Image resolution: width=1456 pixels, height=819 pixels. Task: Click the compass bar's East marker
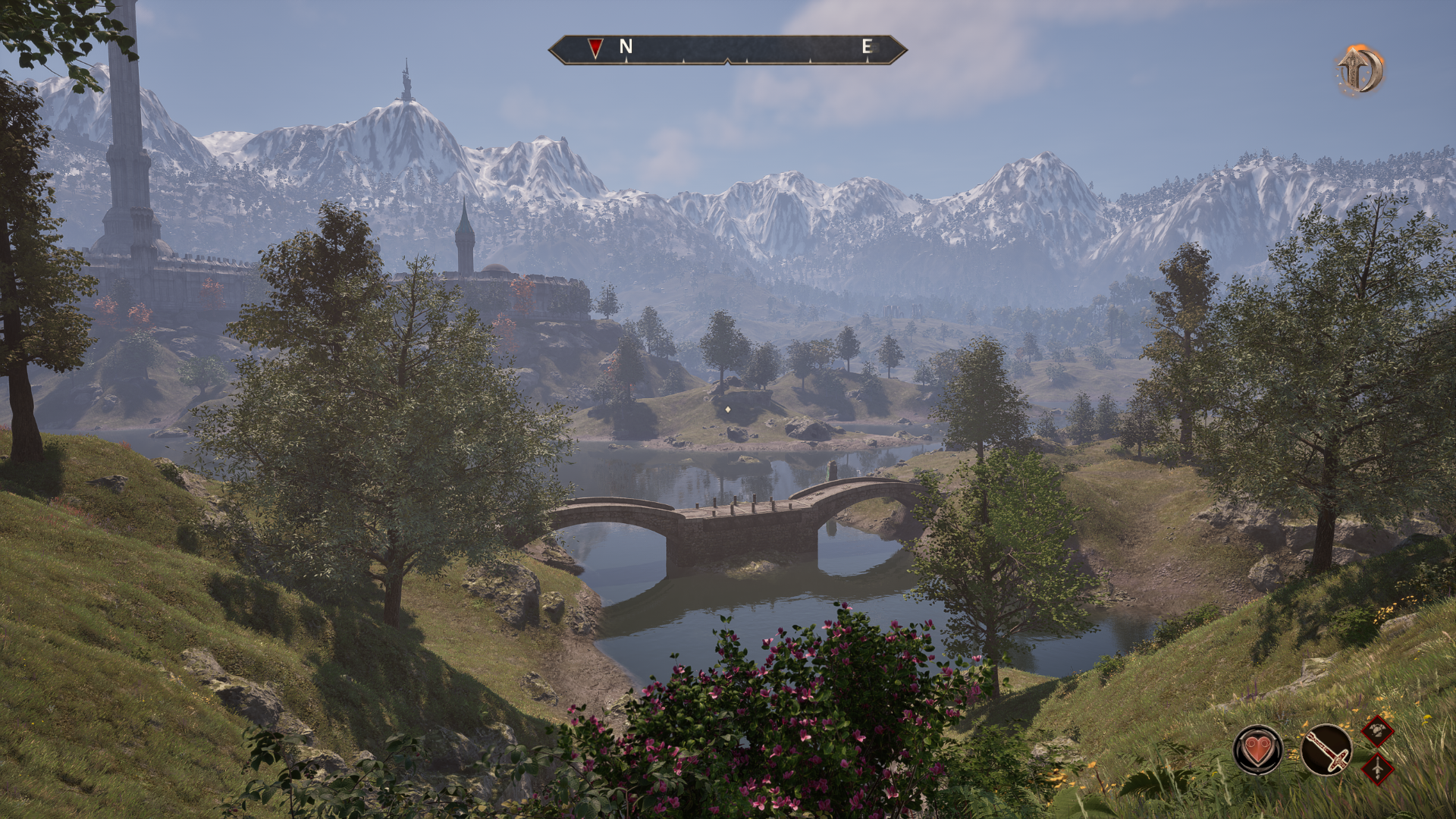tap(866, 46)
